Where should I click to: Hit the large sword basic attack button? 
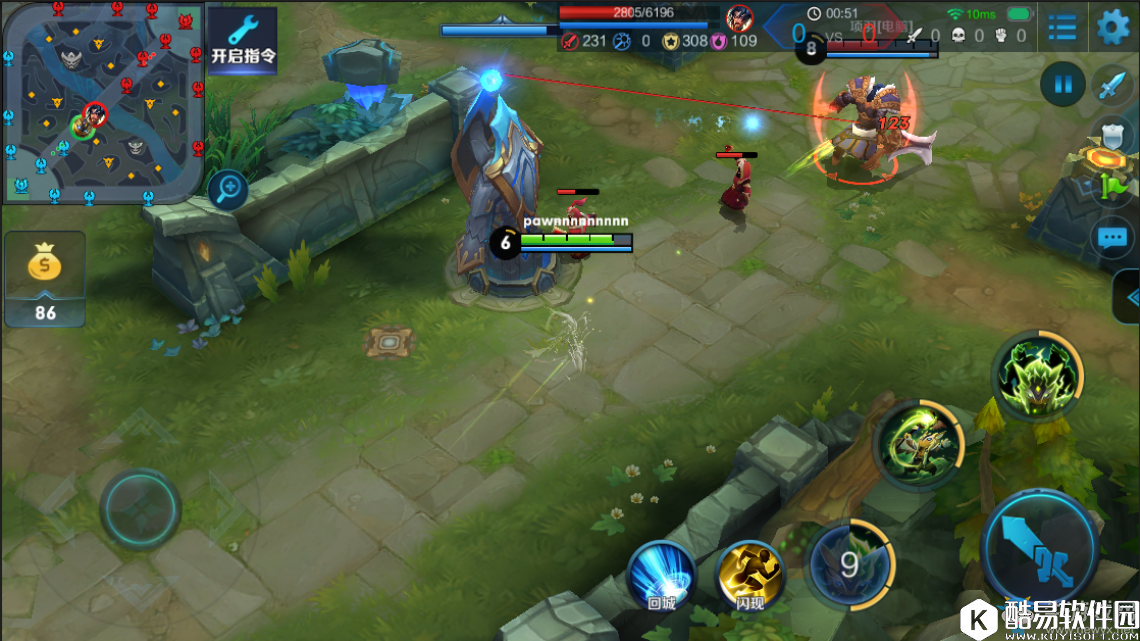(x=1040, y=548)
